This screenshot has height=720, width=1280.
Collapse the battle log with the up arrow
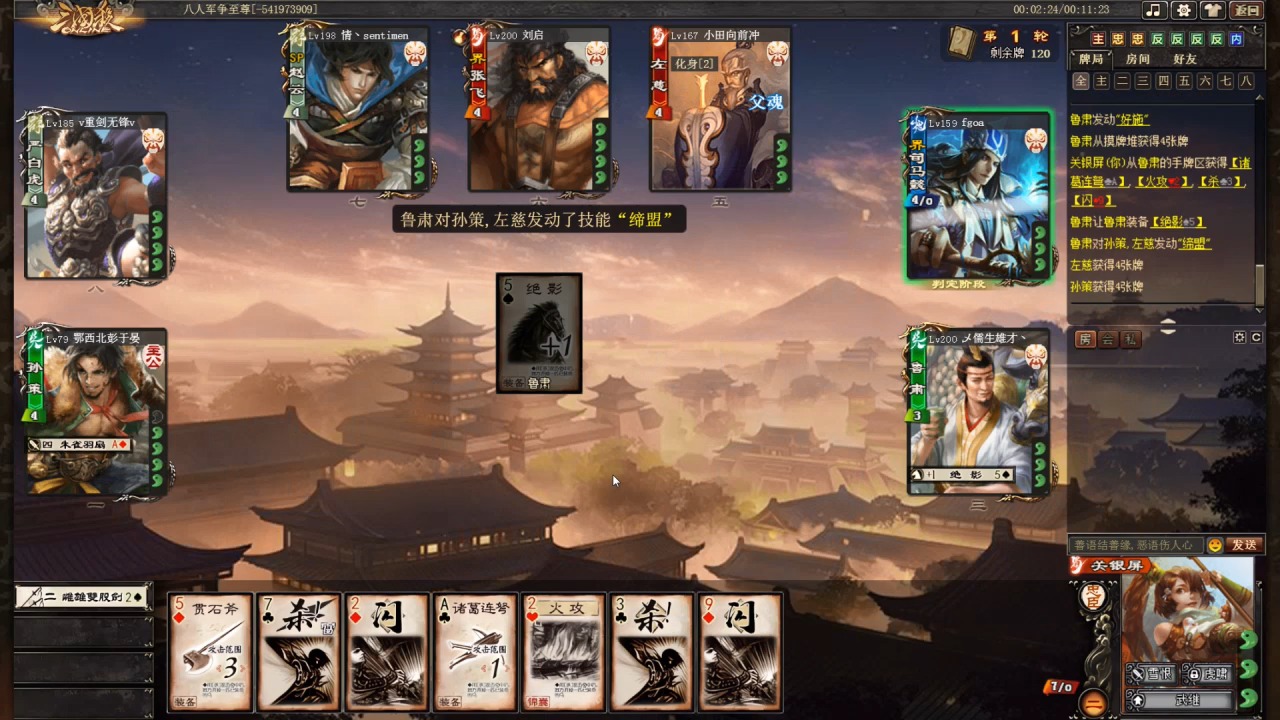point(1168,321)
